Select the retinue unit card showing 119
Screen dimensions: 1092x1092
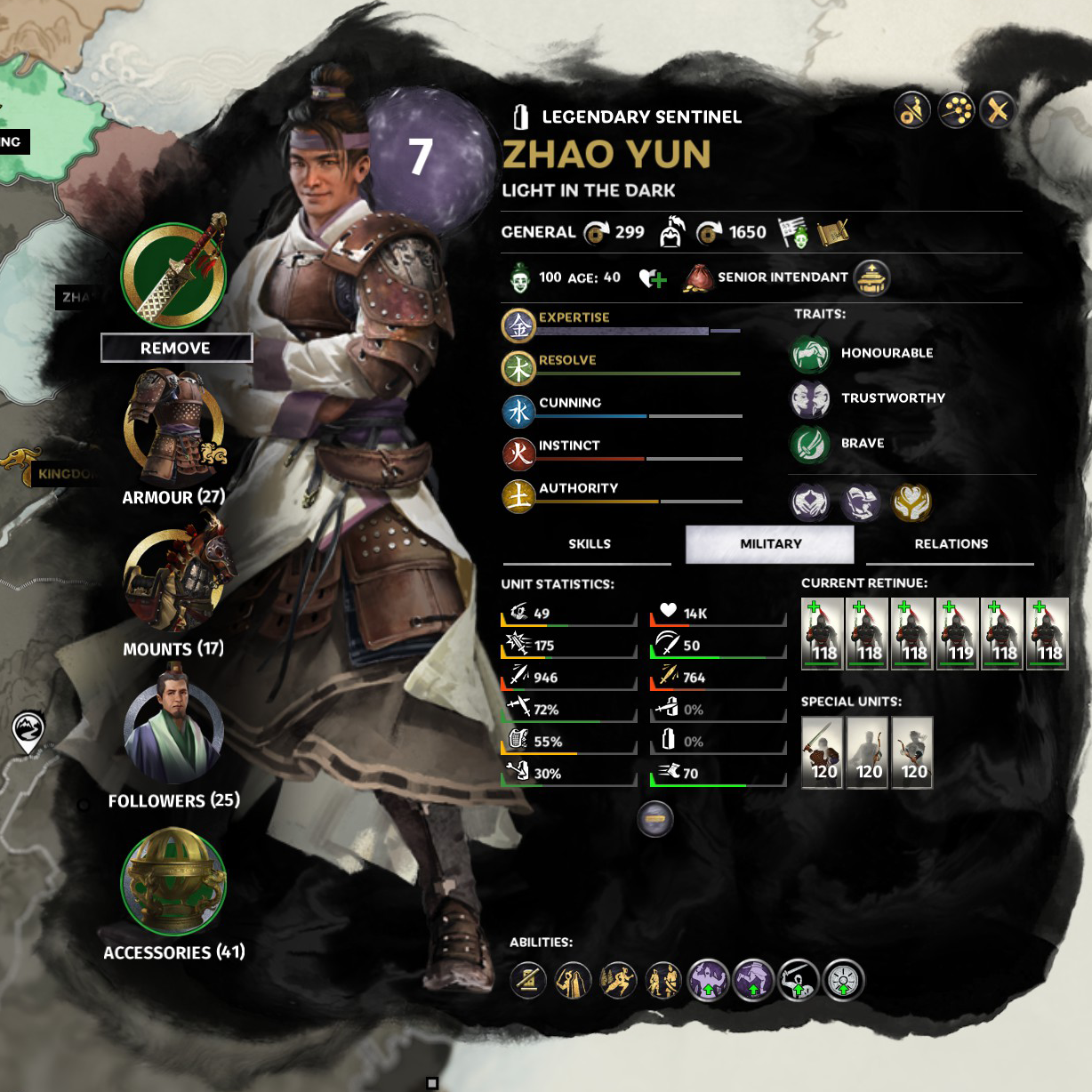click(958, 633)
